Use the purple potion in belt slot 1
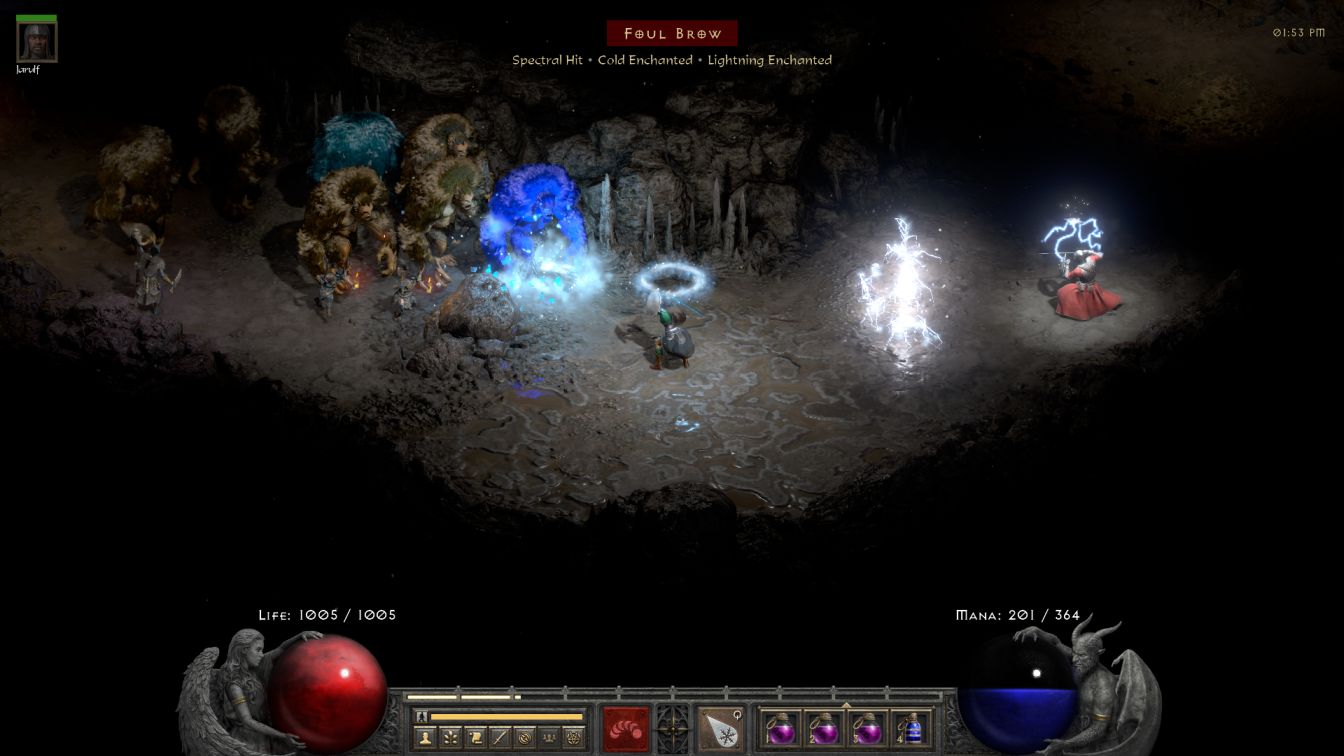Viewport: 1344px width, 756px height. tap(780, 728)
